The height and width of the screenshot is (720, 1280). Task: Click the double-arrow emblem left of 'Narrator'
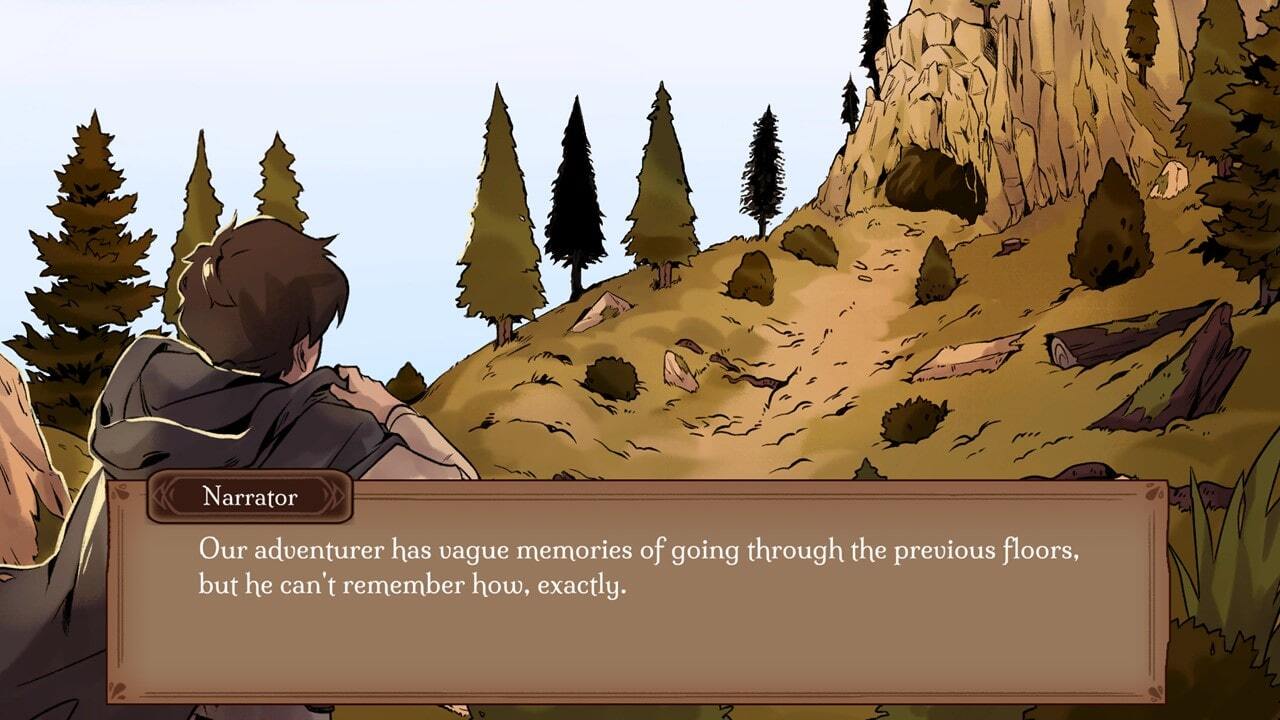coord(162,496)
